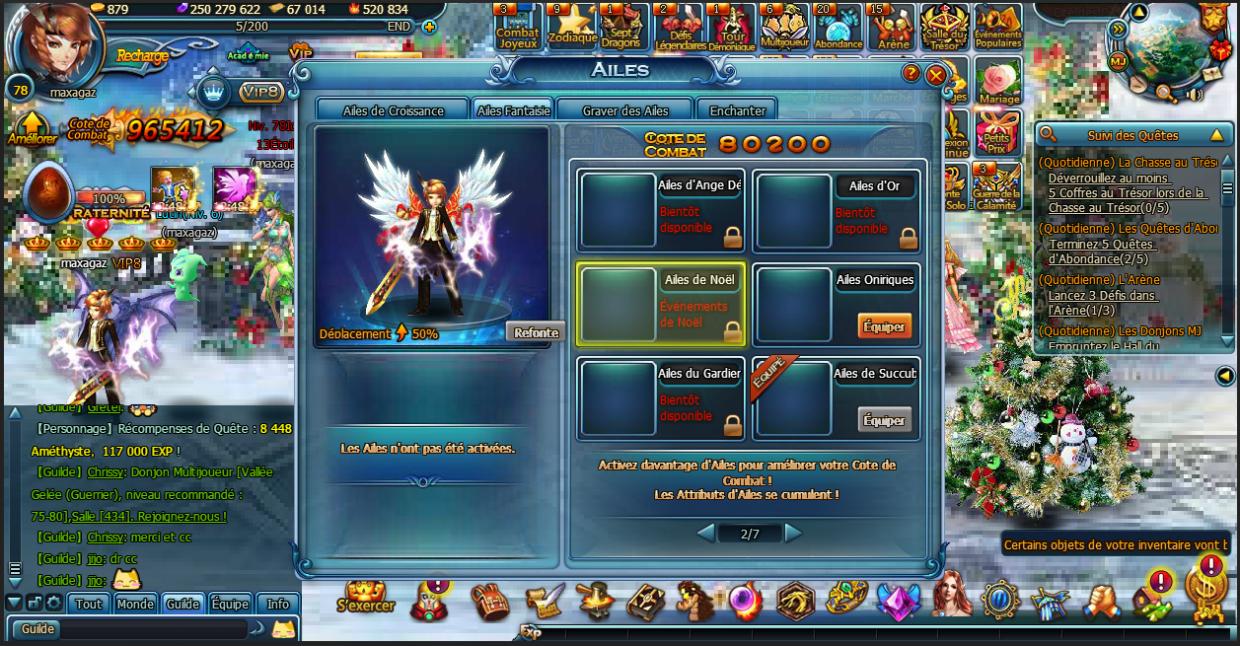
Task: Go to the previous wings page
Action: [x=707, y=534]
